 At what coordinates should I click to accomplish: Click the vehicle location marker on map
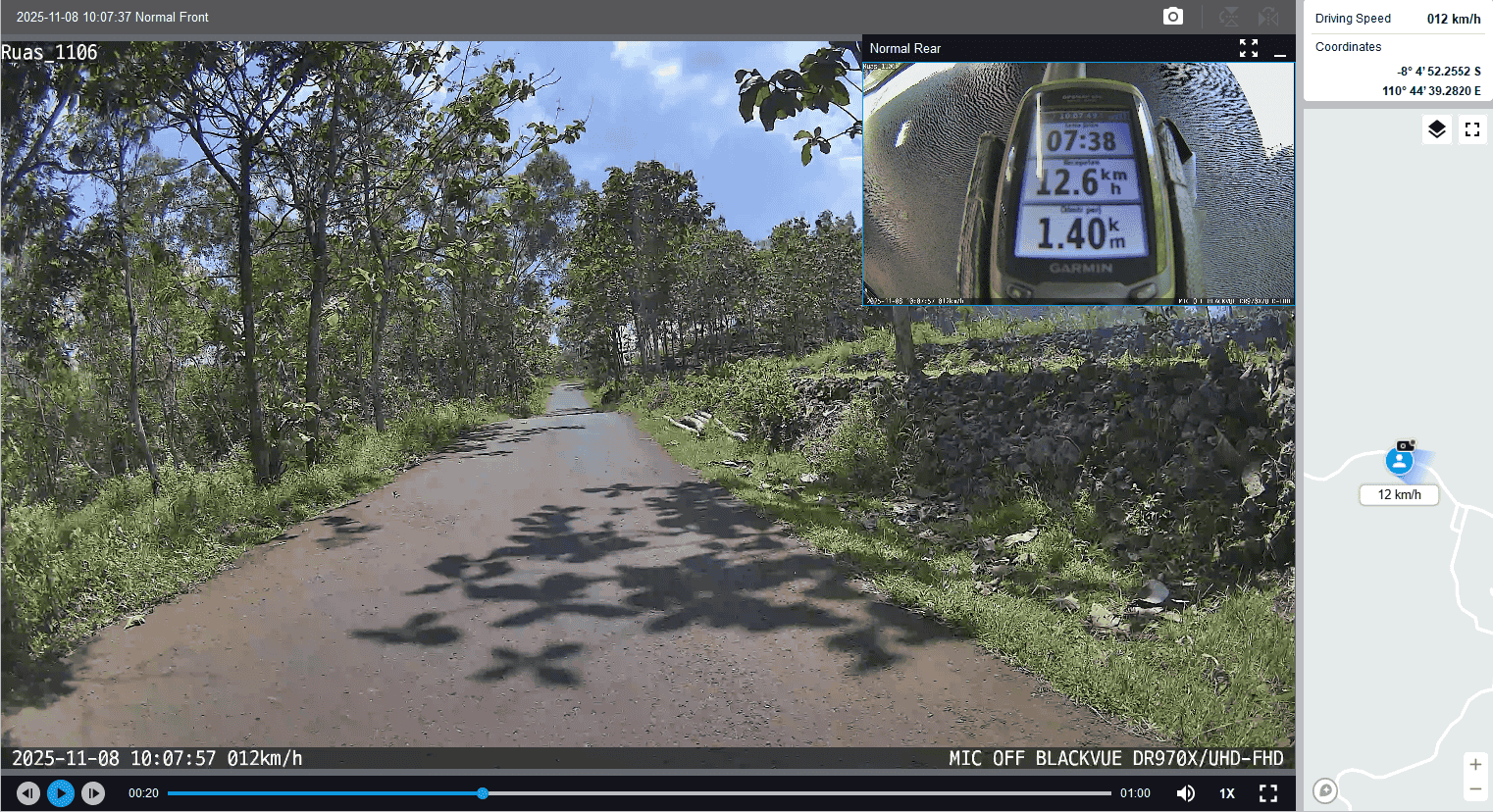tap(1400, 460)
